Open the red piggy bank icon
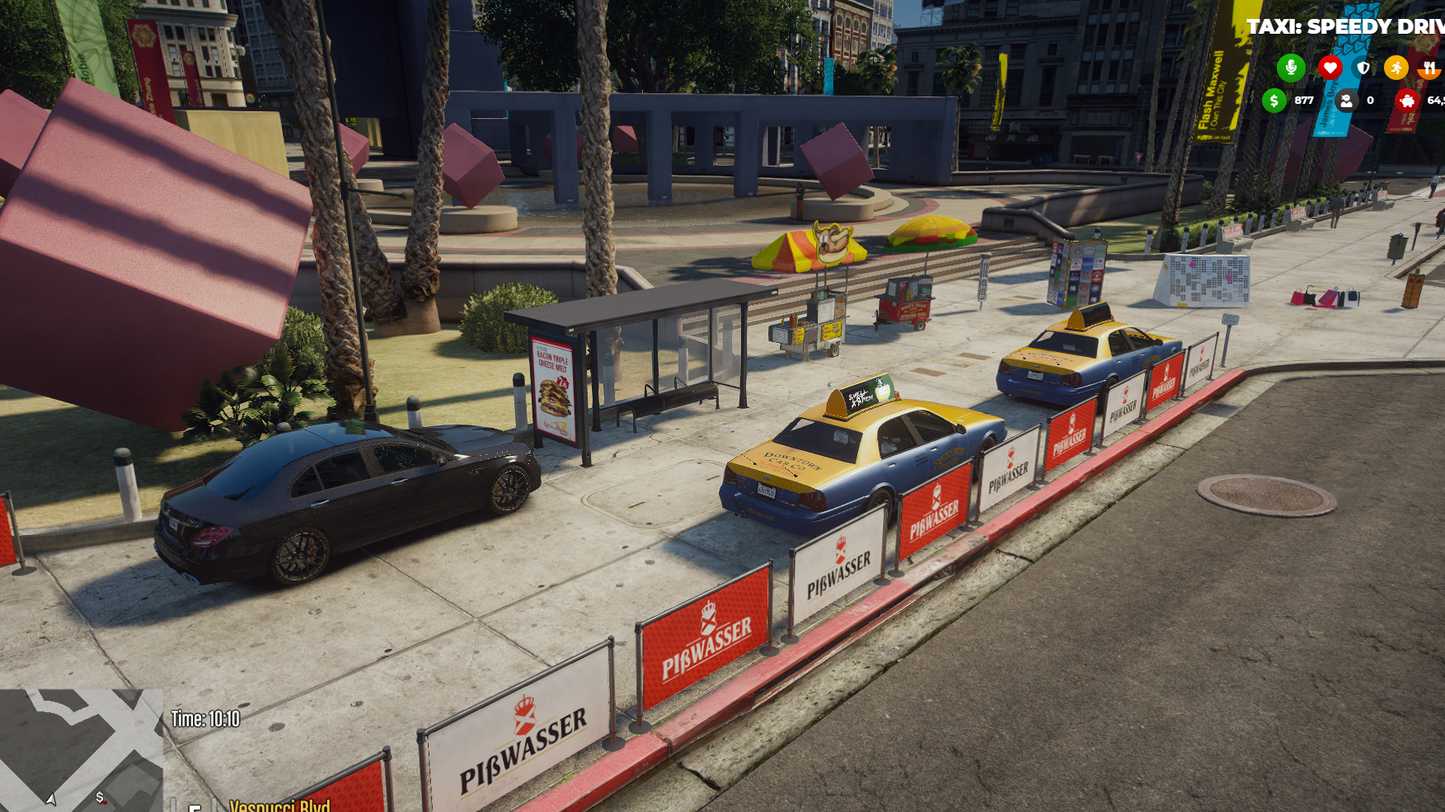 point(1407,100)
